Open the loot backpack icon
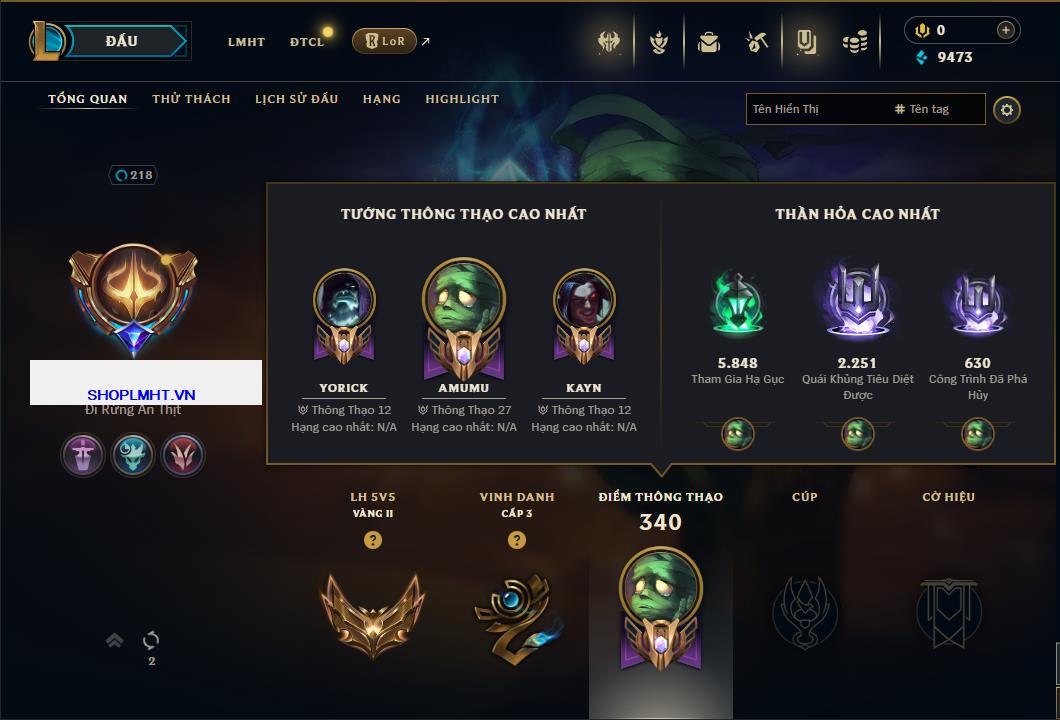 [709, 42]
